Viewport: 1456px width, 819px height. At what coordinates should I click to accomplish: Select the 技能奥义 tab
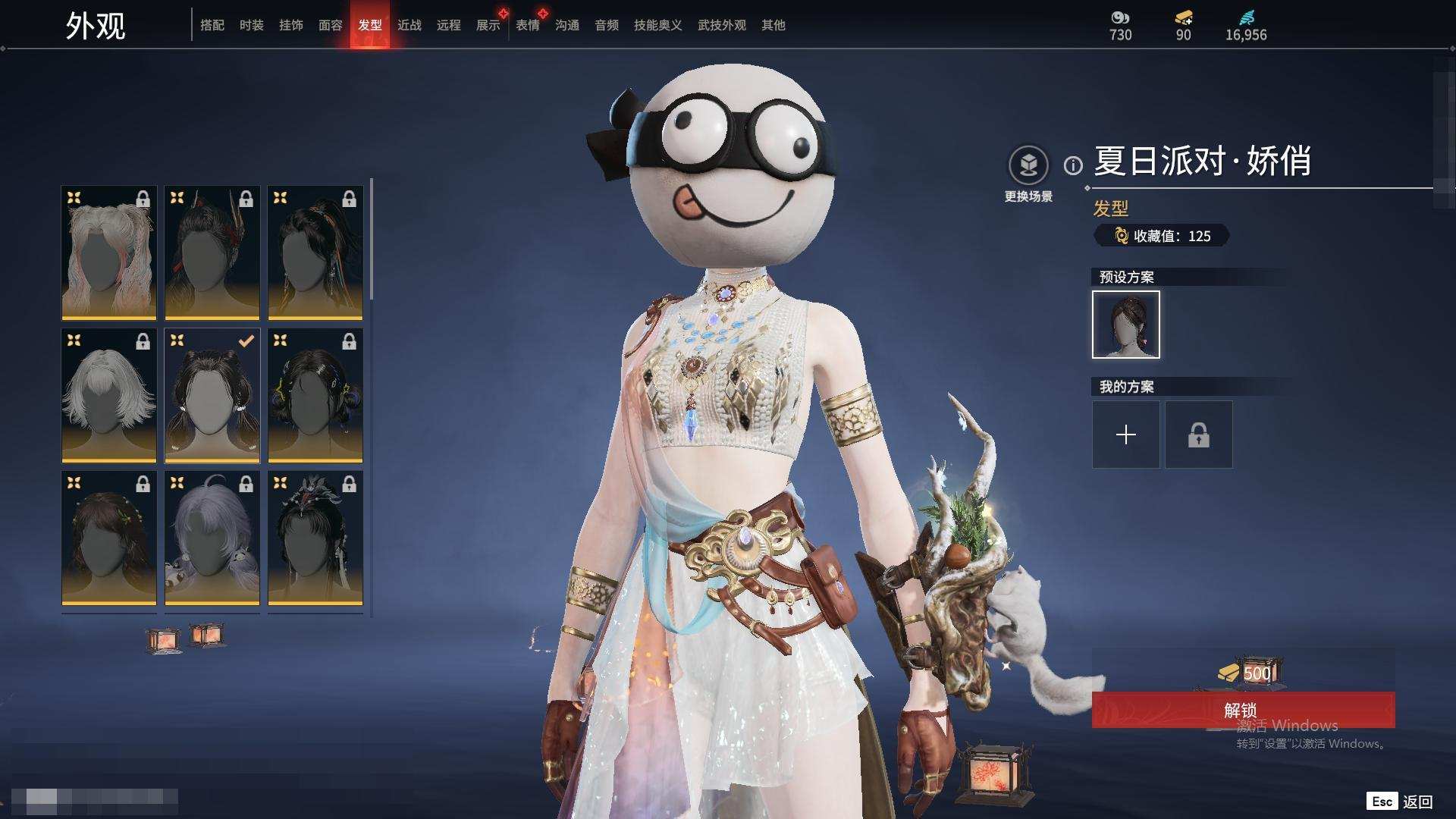tap(658, 25)
